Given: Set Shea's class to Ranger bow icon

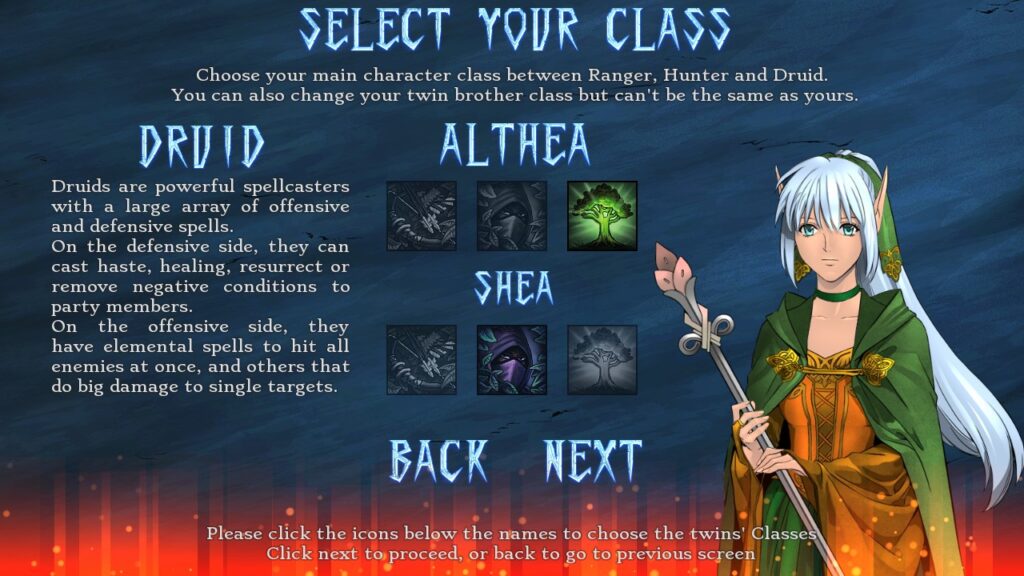Looking at the screenshot, I should [421, 359].
